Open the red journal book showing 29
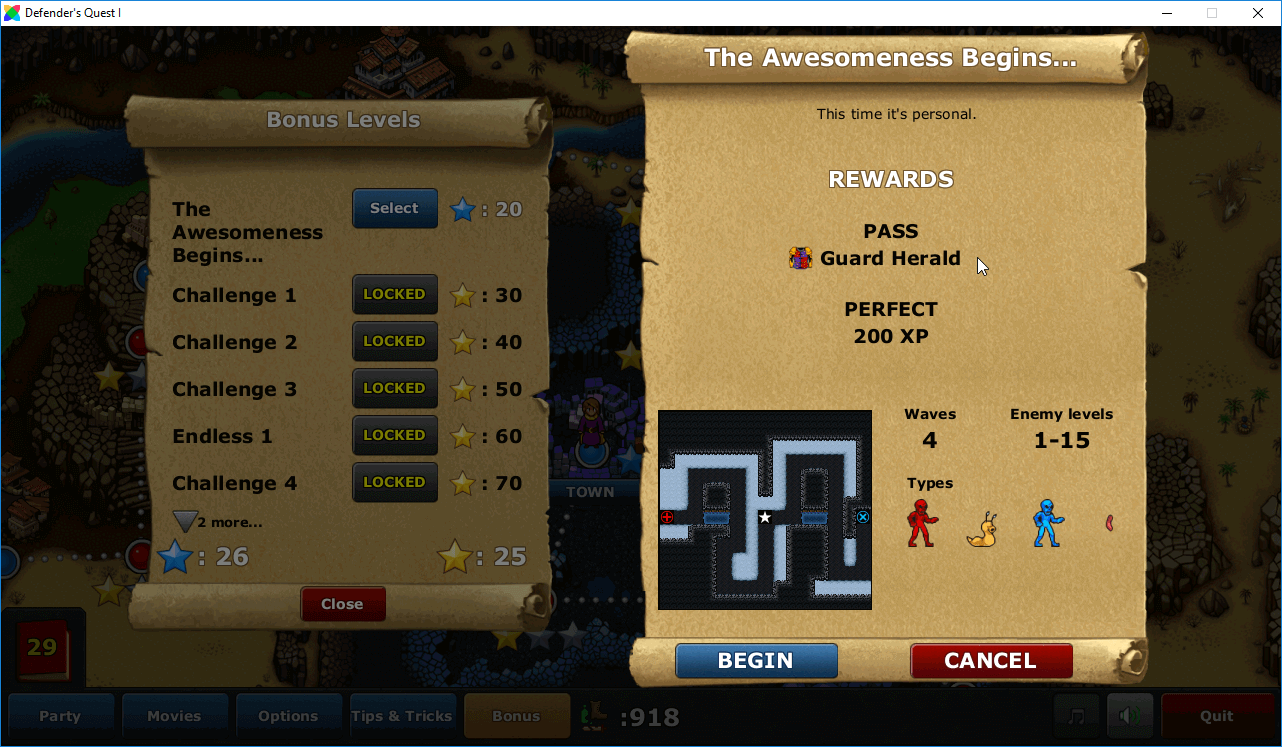Viewport: 1282px width, 747px height. pos(44,649)
